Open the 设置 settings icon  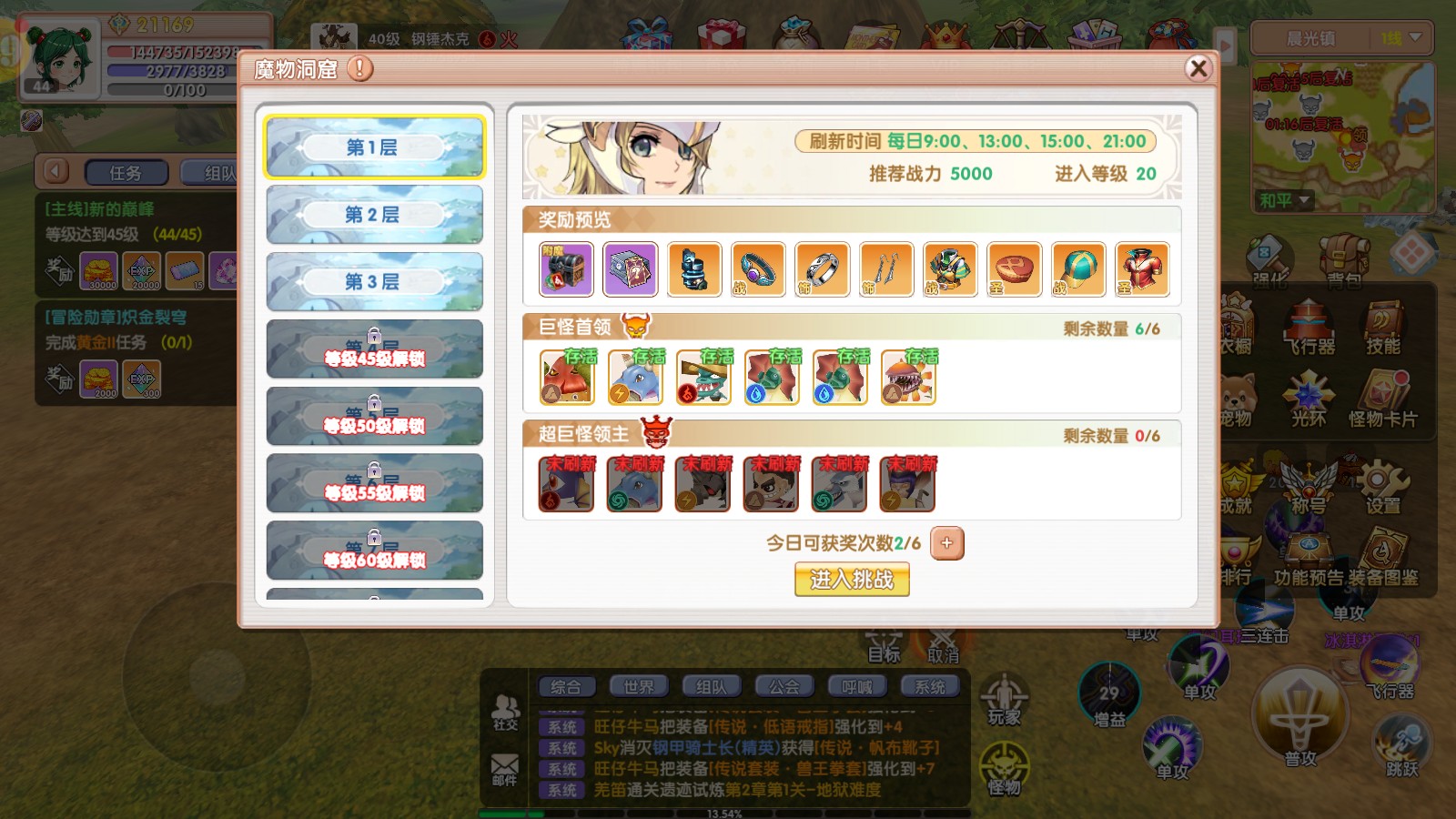click(1381, 480)
